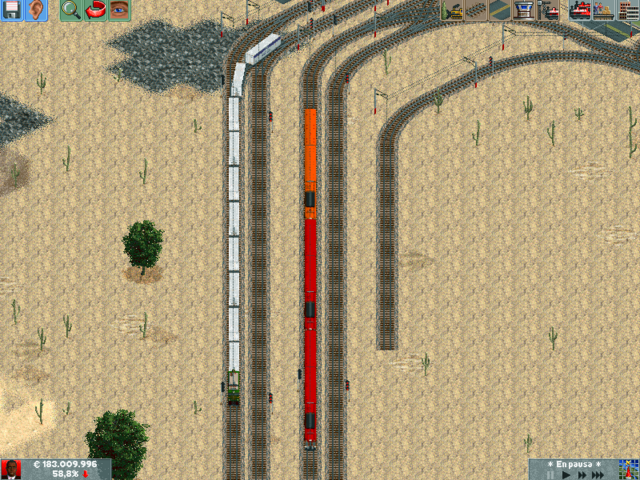
Task: Open the airport and port building tool
Action: 525,11
